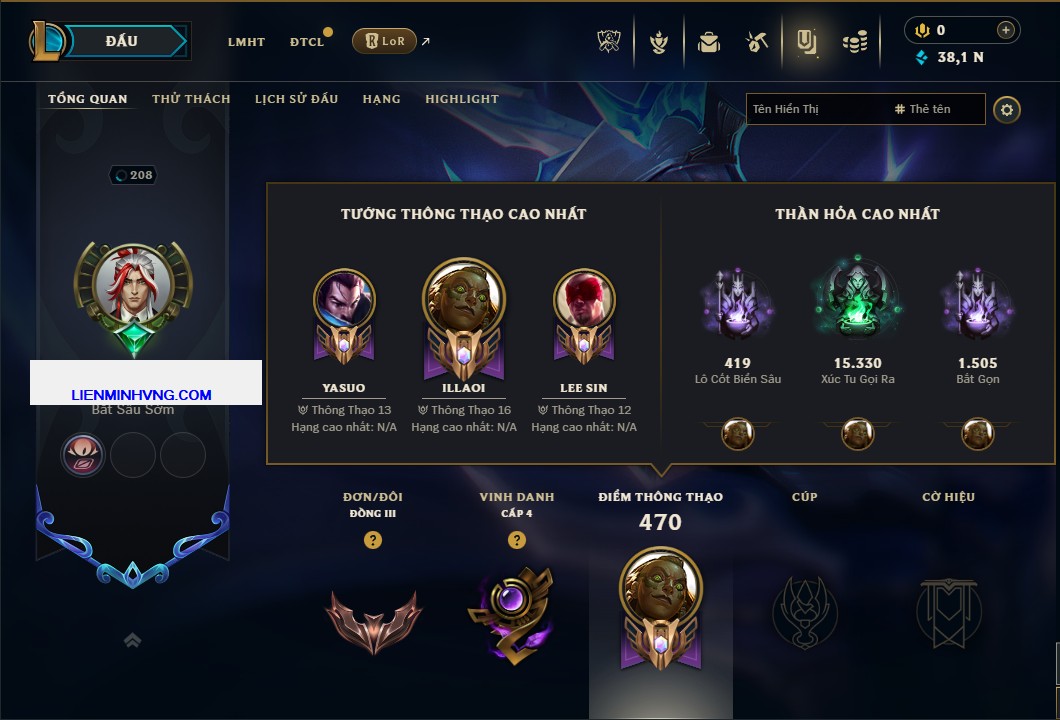Start a match with the ĐẤU button
The height and width of the screenshot is (720, 1060).
(x=122, y=41)
